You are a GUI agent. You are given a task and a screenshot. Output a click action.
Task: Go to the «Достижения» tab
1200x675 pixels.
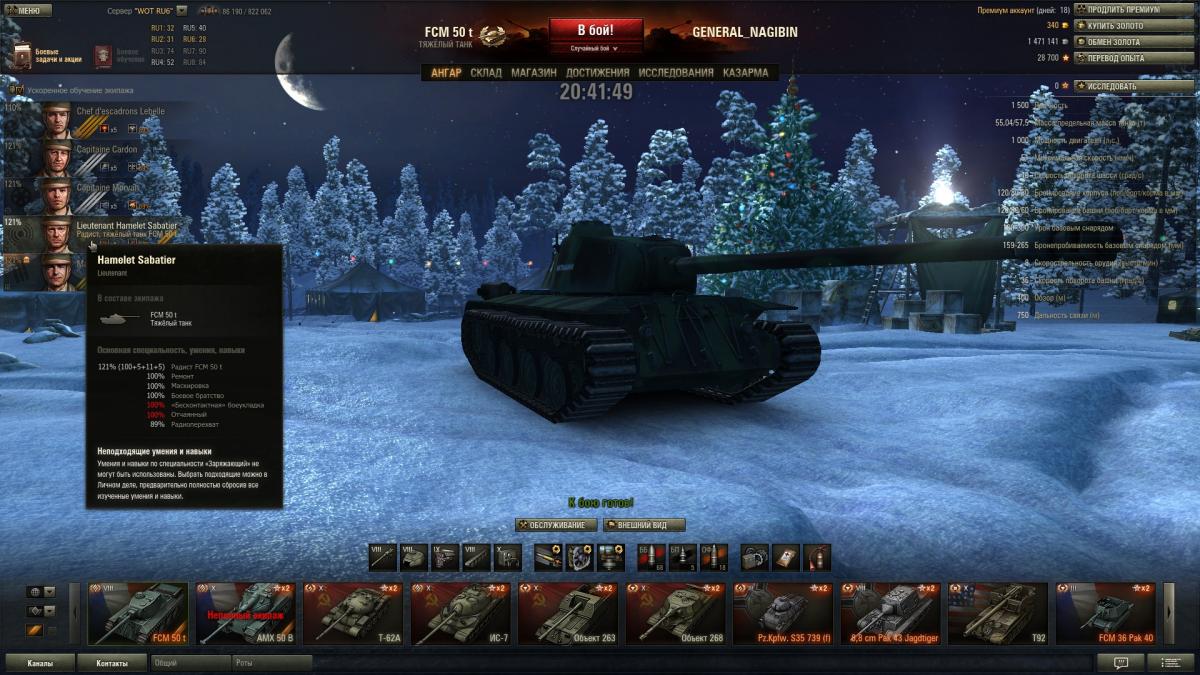(597, 73)
